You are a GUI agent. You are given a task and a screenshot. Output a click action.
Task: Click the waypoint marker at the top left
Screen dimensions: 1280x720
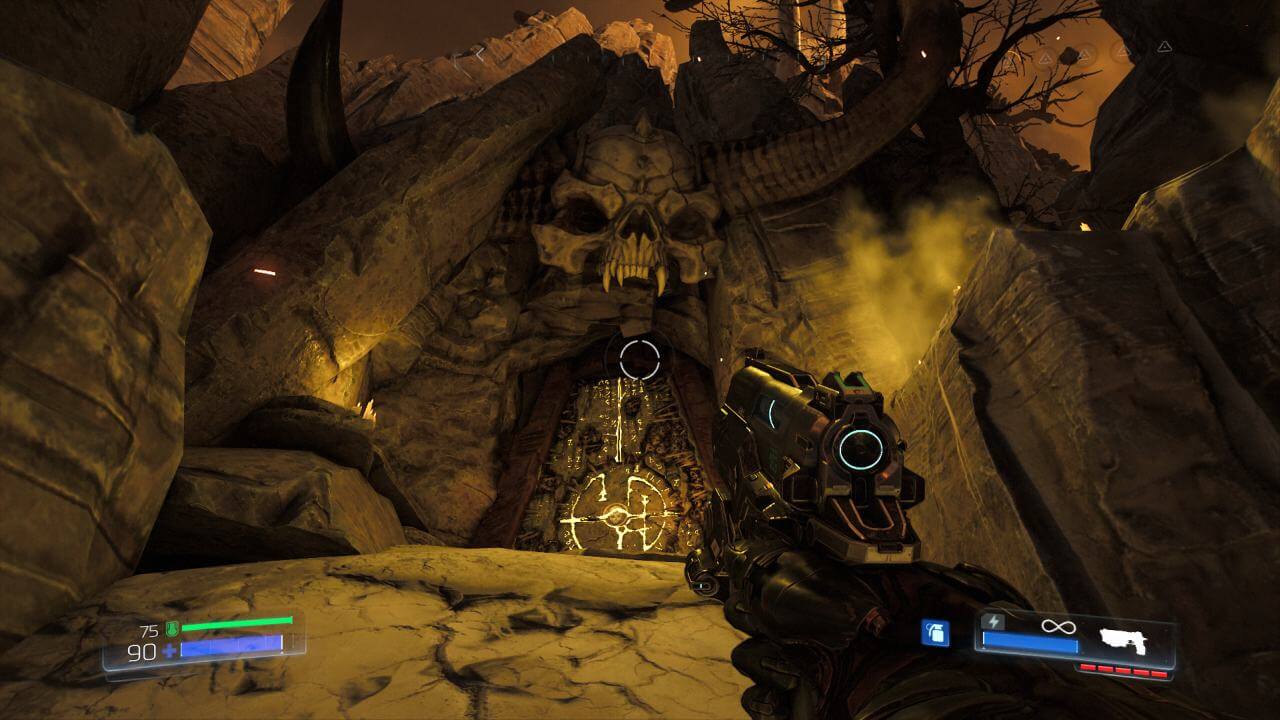(480, 51)
